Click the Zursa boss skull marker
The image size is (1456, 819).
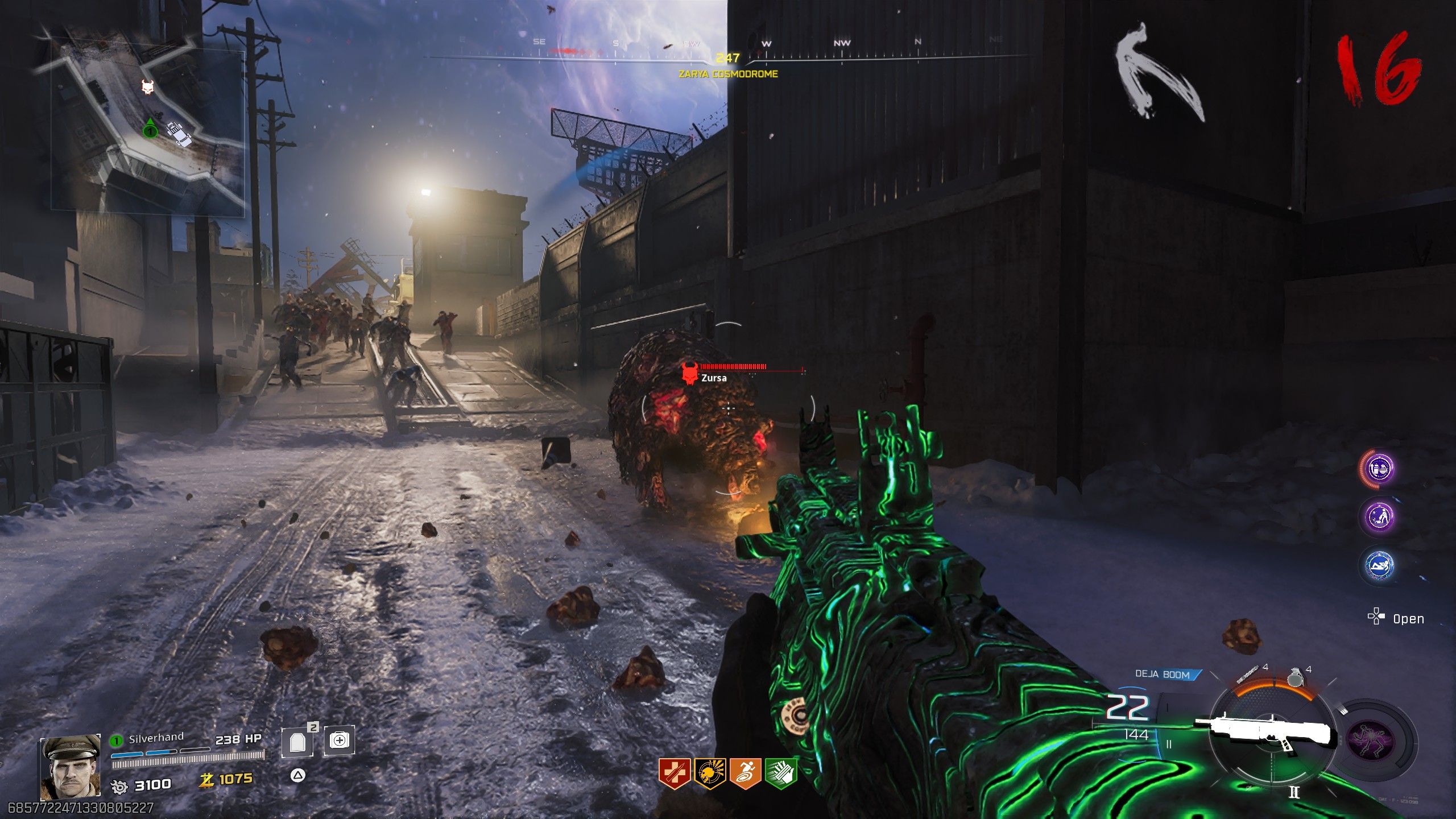(690, 374)
